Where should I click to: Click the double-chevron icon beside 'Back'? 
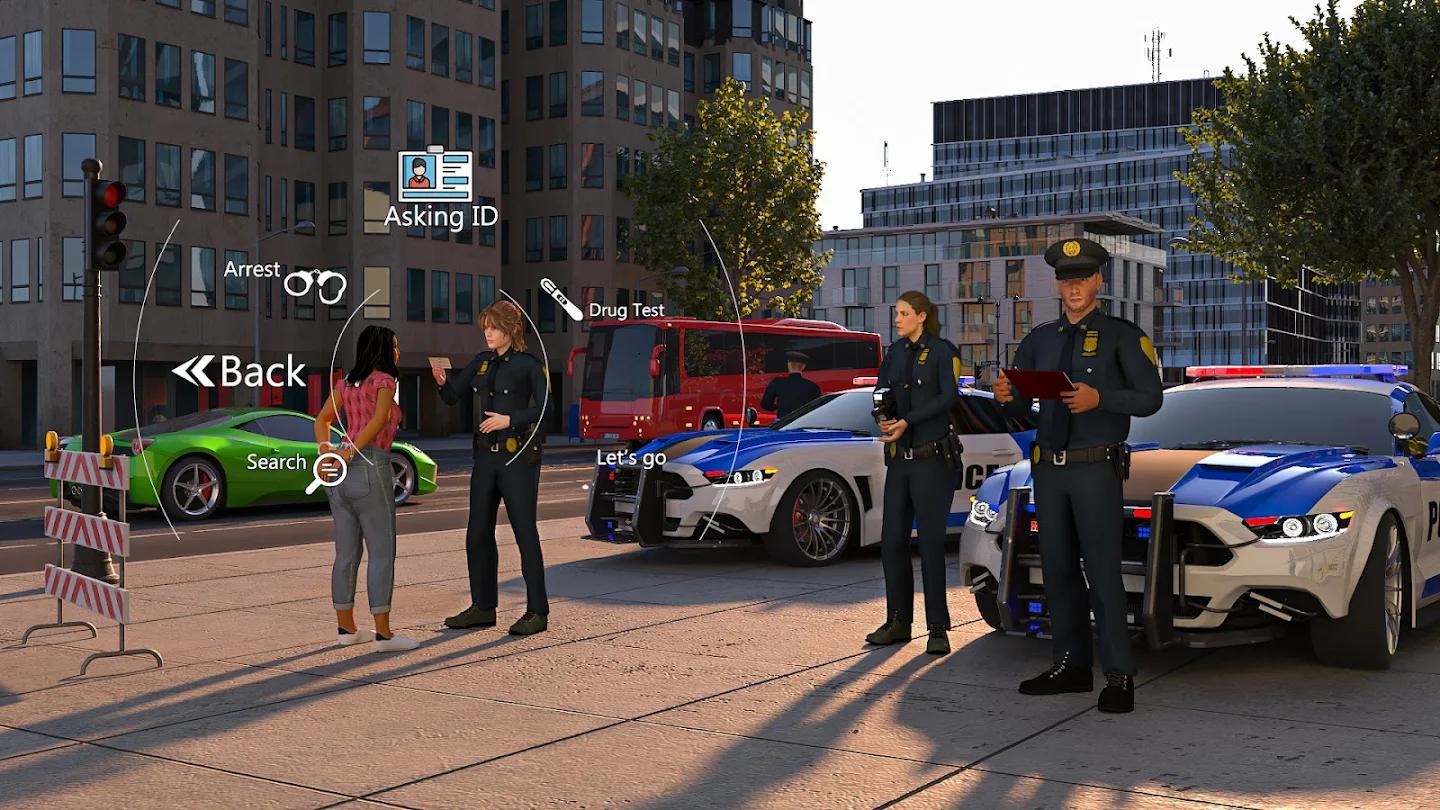click(191, 369)
